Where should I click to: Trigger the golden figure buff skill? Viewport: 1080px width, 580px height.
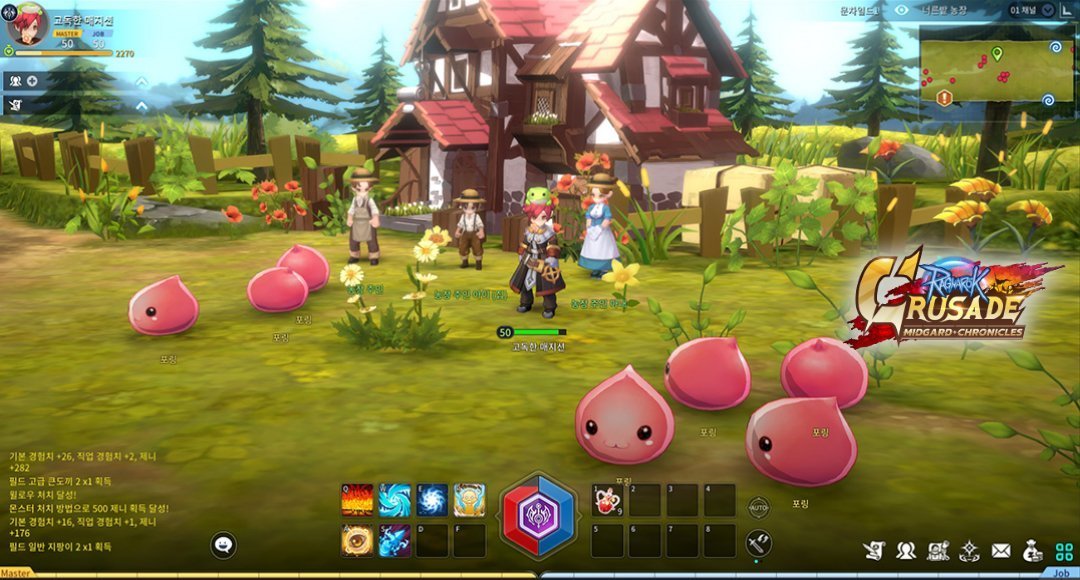(x=470, y=500)
